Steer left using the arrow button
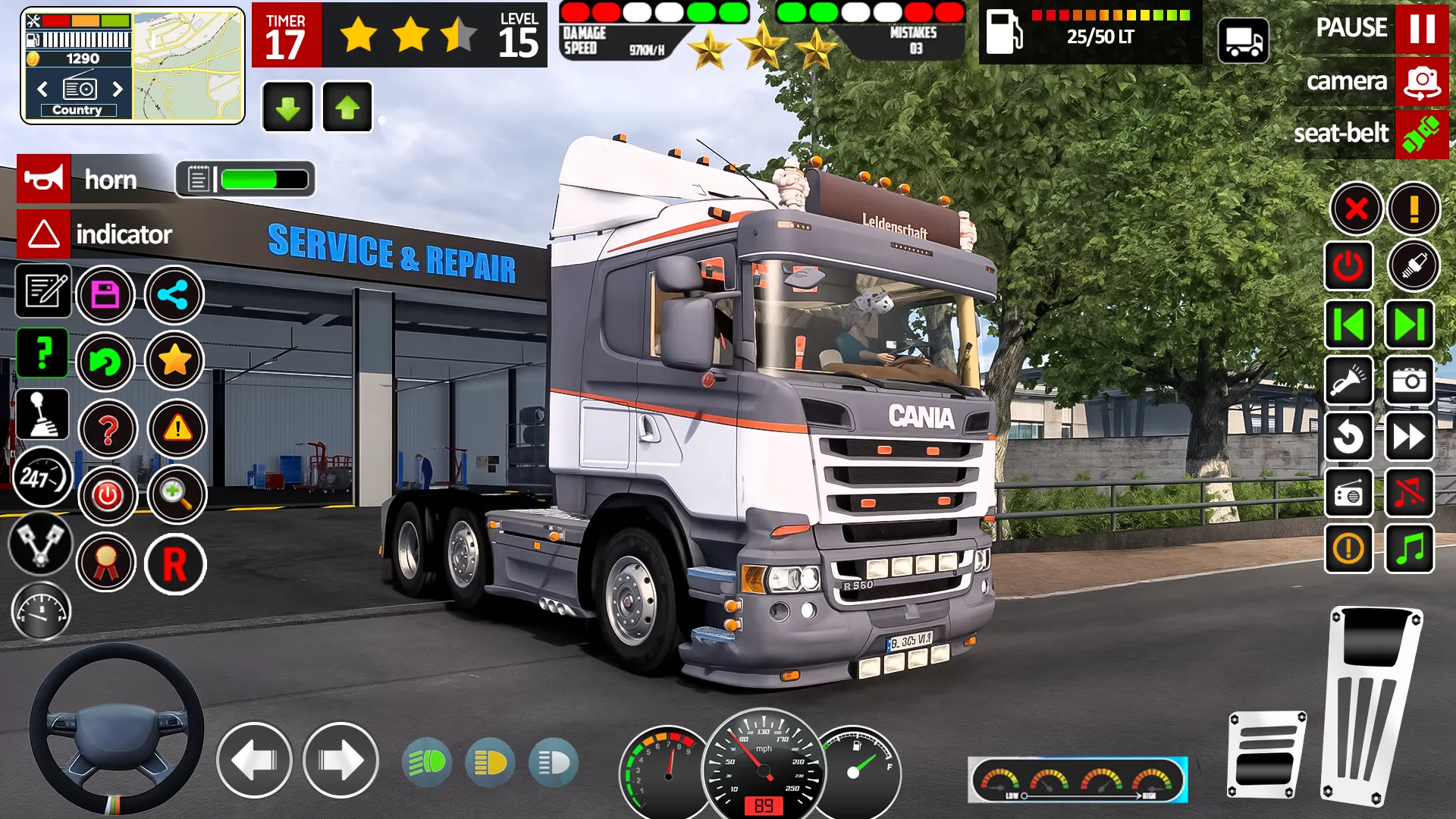Viewport: 1456px width, 819px height. tap(254, 762)
